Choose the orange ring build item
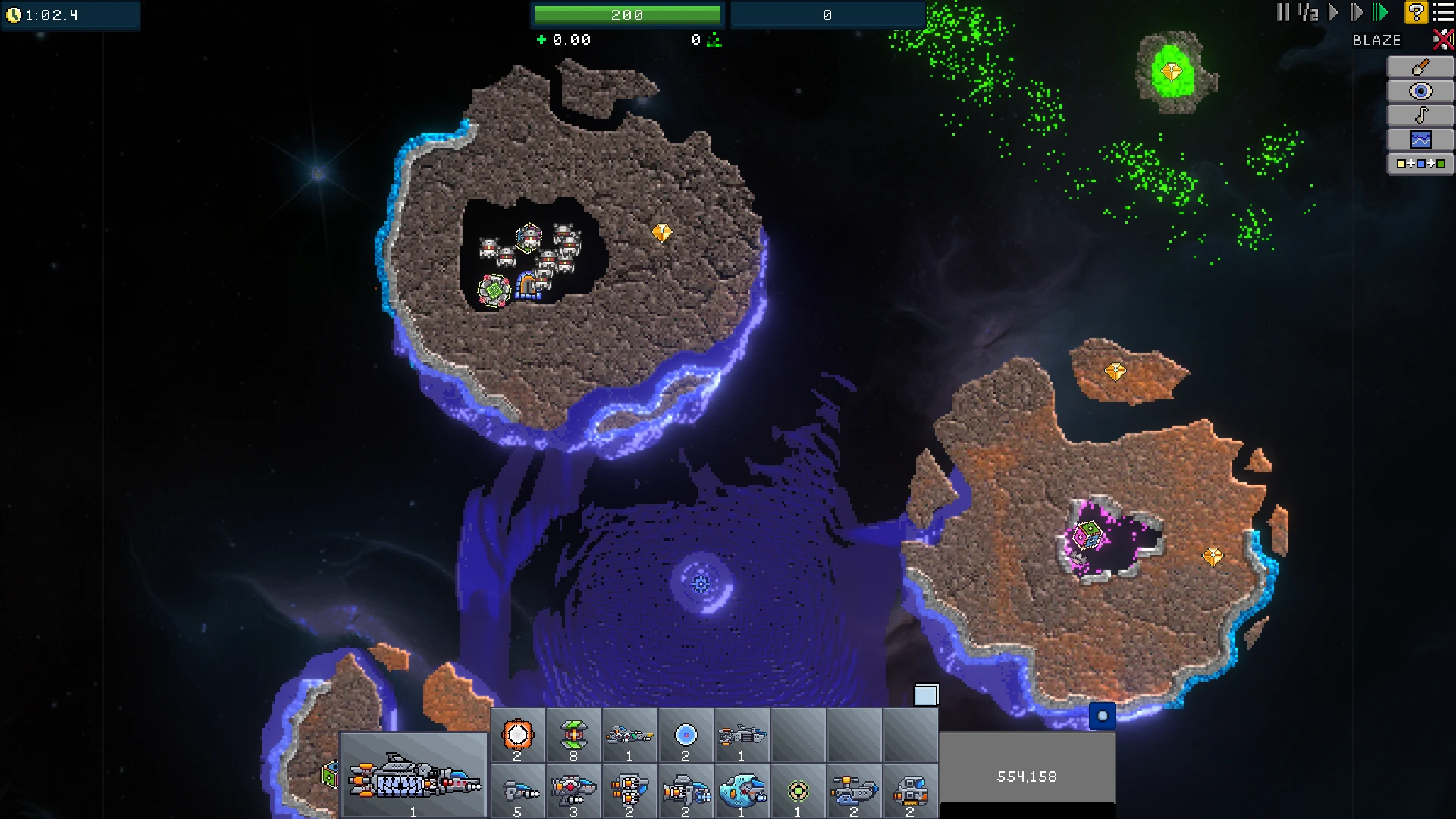Image resolution: width=1456 pixels, height=819 pixels. [x=518, y=735]
